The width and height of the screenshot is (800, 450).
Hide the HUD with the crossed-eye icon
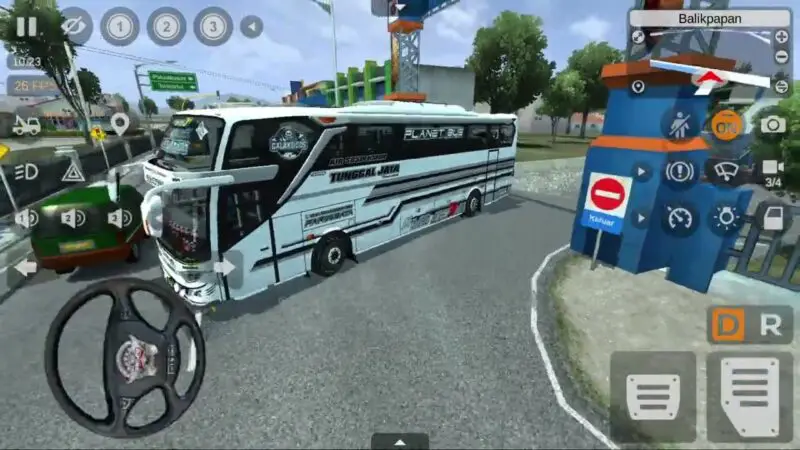point(75,26)
